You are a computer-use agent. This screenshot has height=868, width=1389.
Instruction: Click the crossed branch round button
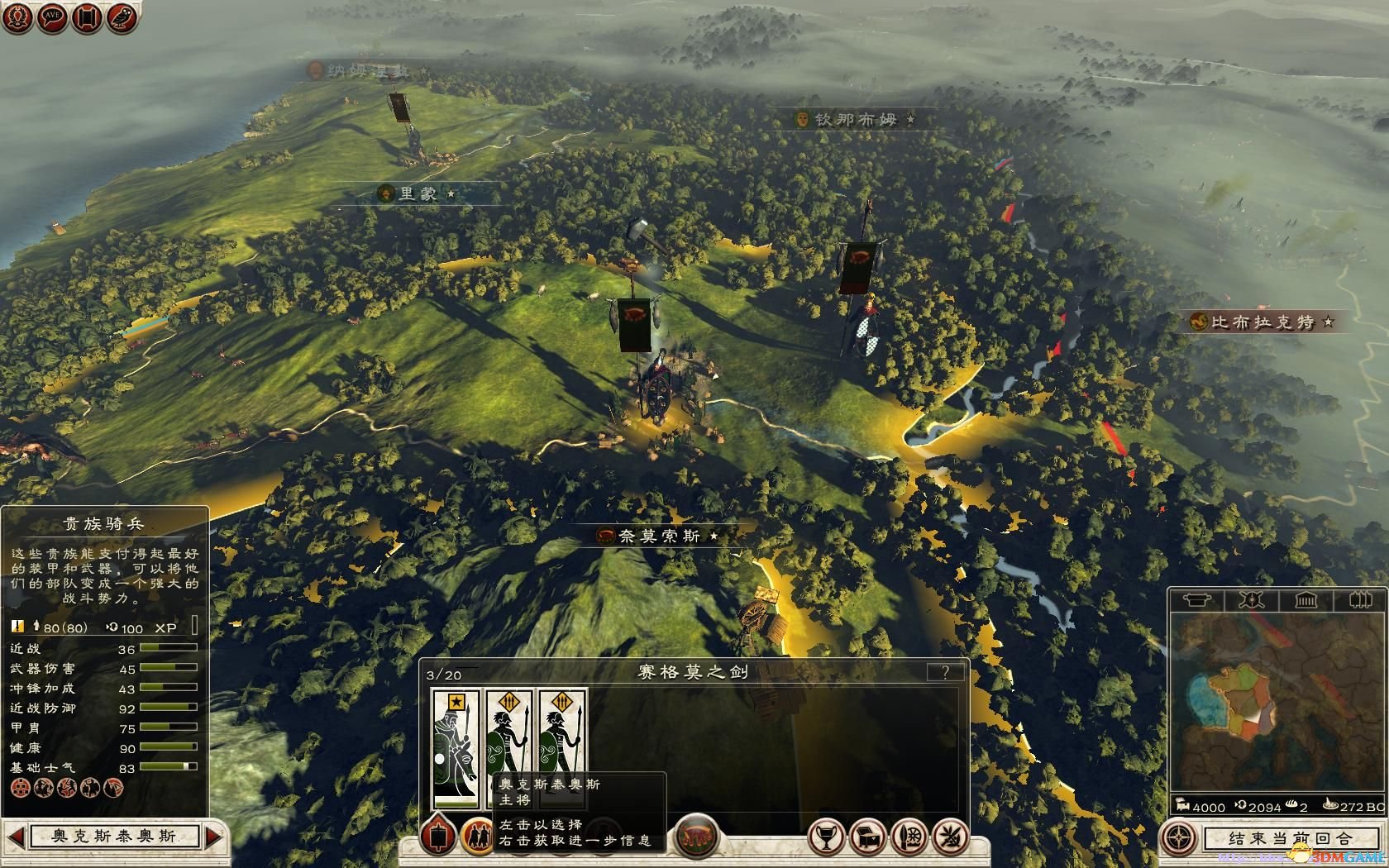pyautogui.click(x=950, y=837)
